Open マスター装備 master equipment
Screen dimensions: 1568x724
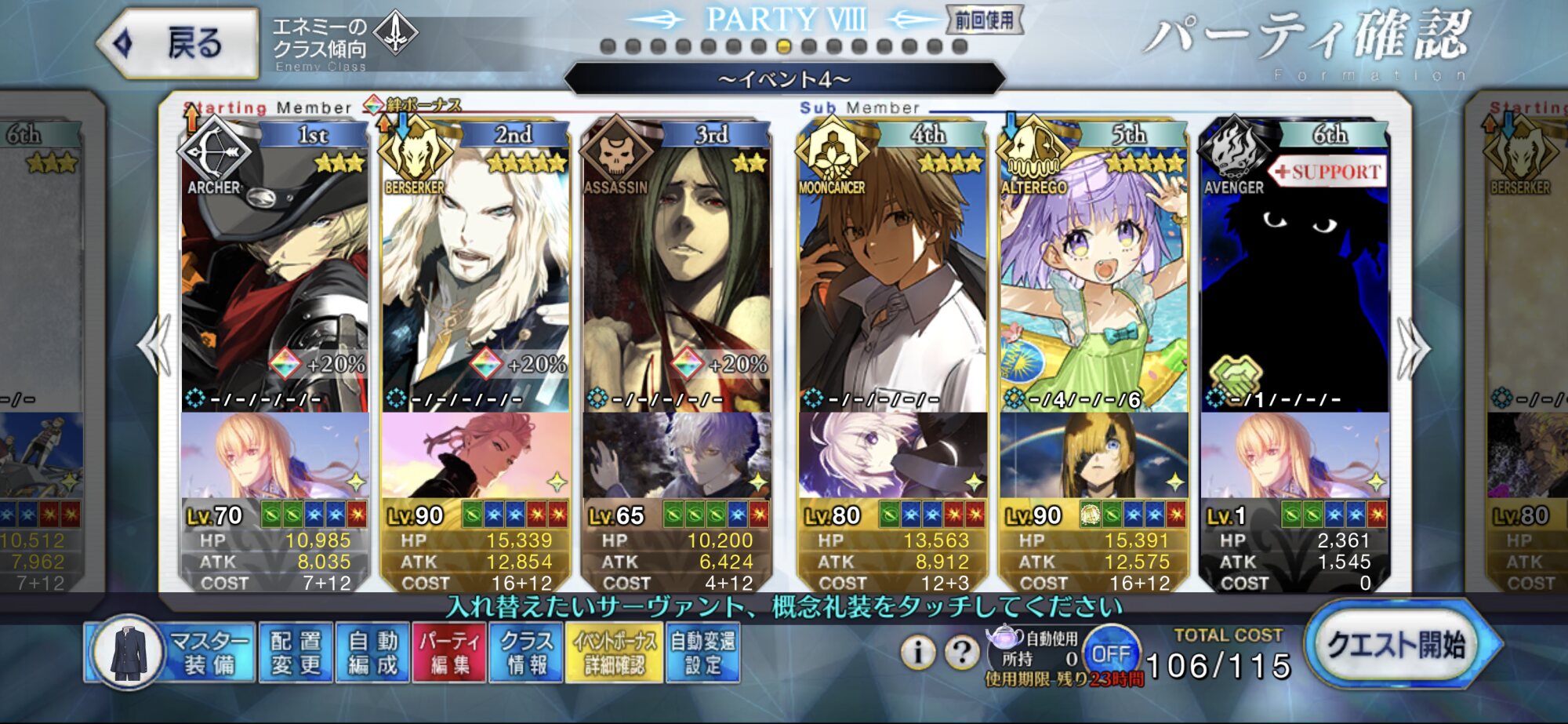click(x=171, y=653)
